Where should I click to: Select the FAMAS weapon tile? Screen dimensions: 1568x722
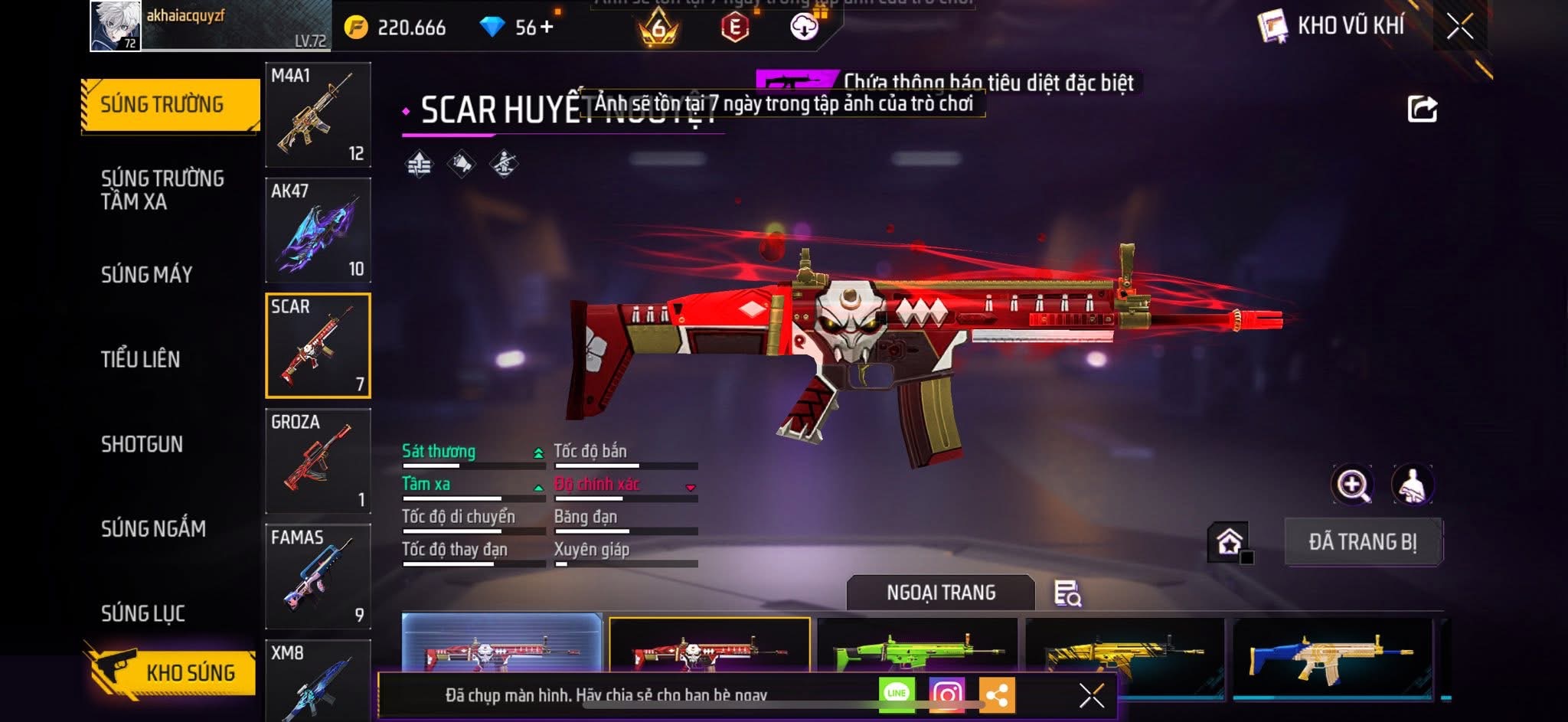(x=318, y=577)
